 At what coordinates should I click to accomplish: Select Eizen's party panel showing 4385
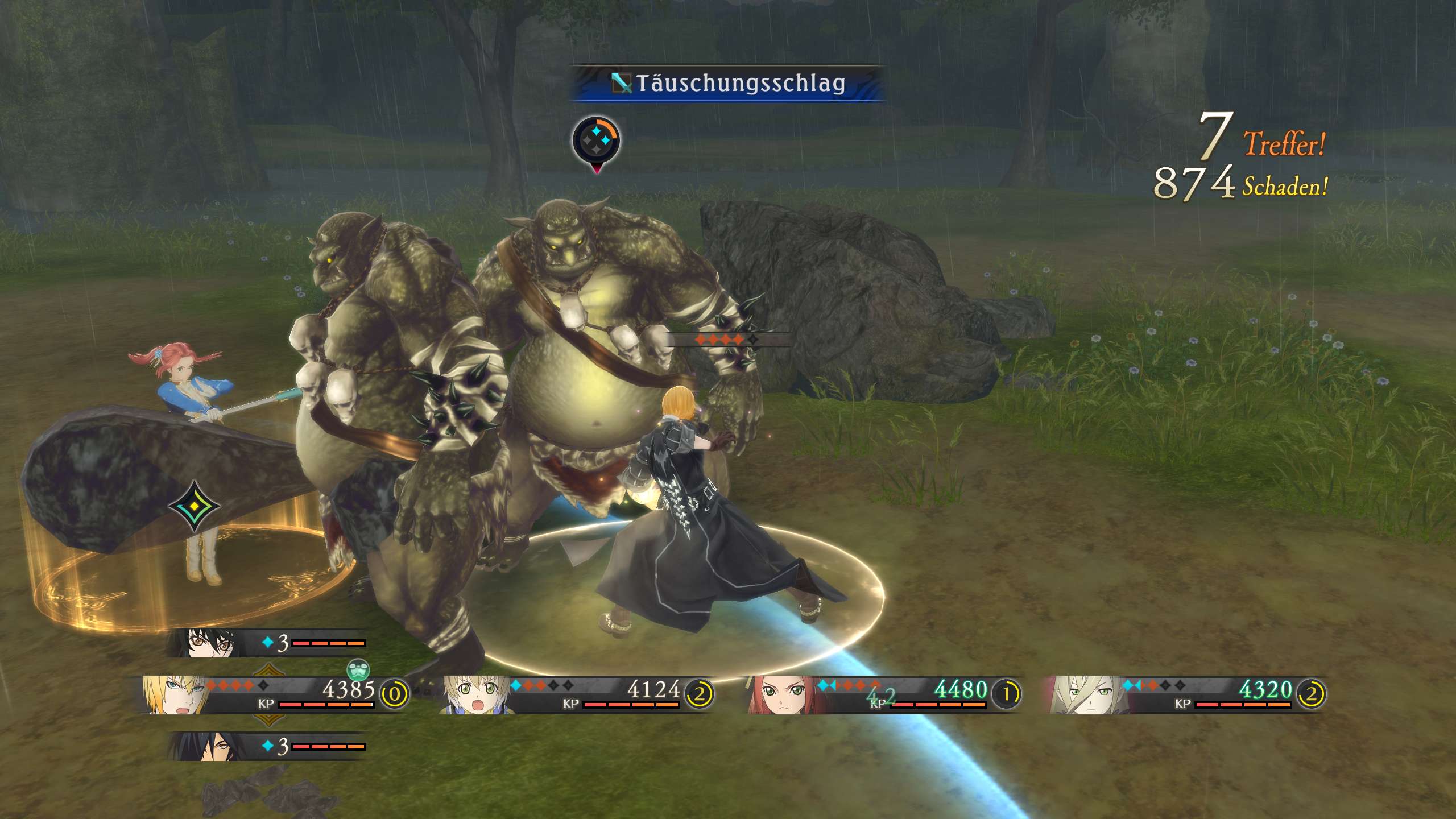click(273, 694)
